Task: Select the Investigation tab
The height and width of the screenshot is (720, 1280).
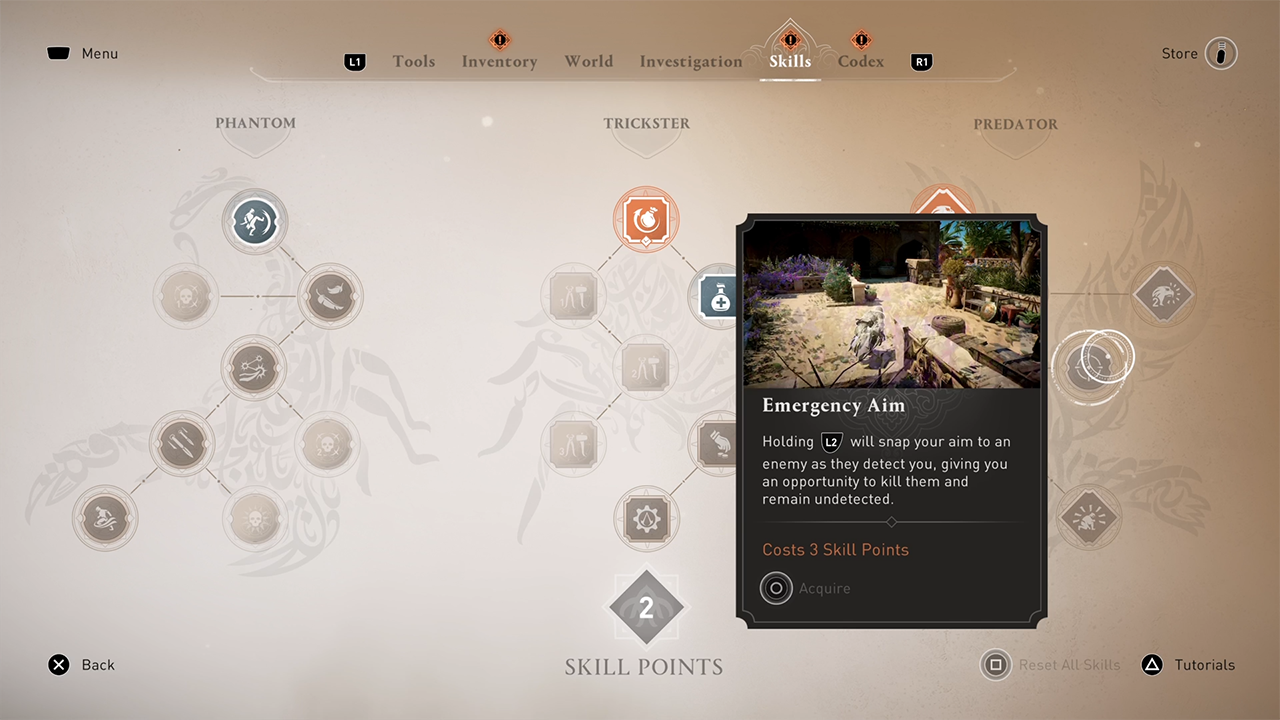Action: tap(691, 62)
